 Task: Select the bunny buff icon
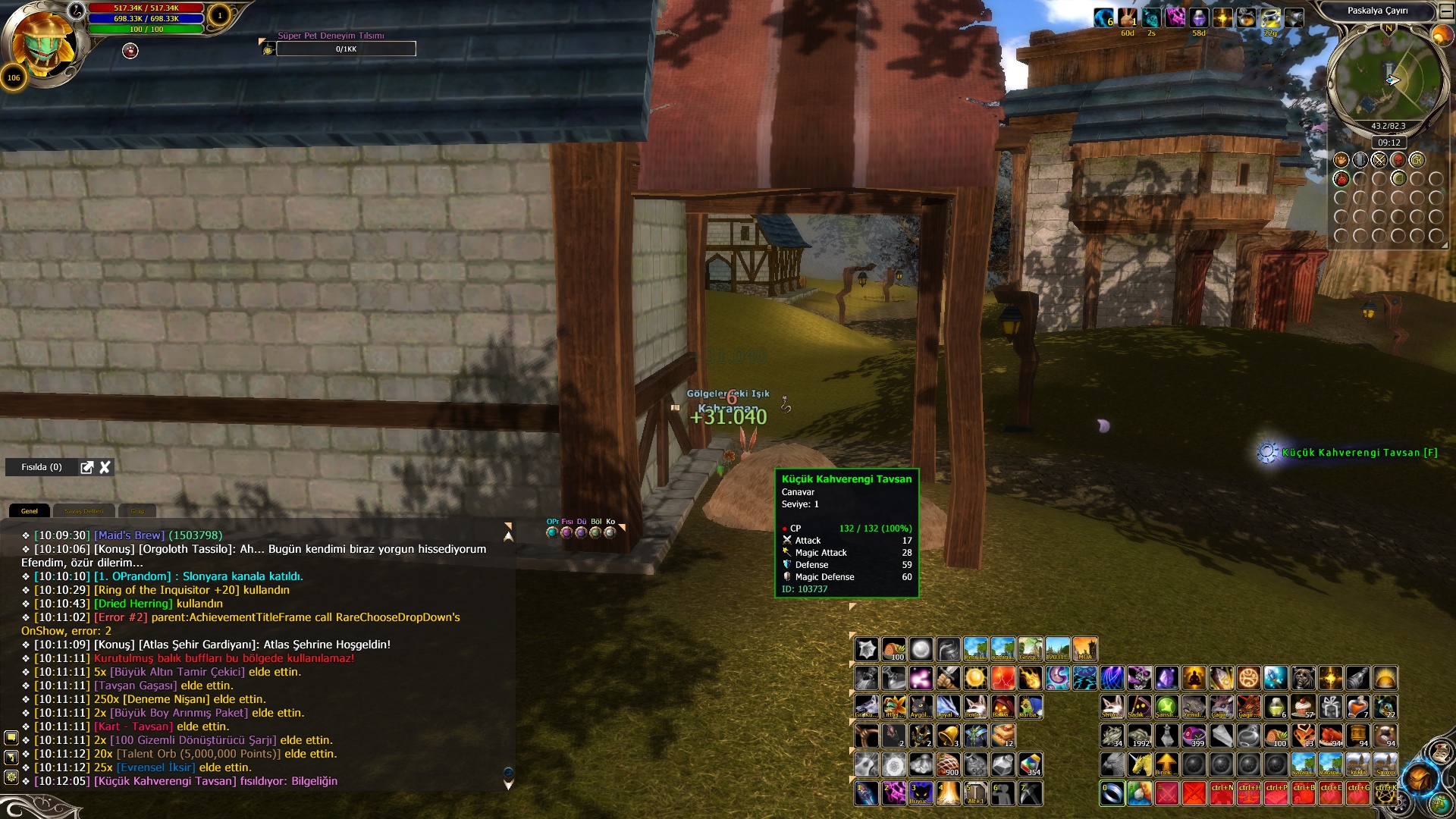(1128, 17)
